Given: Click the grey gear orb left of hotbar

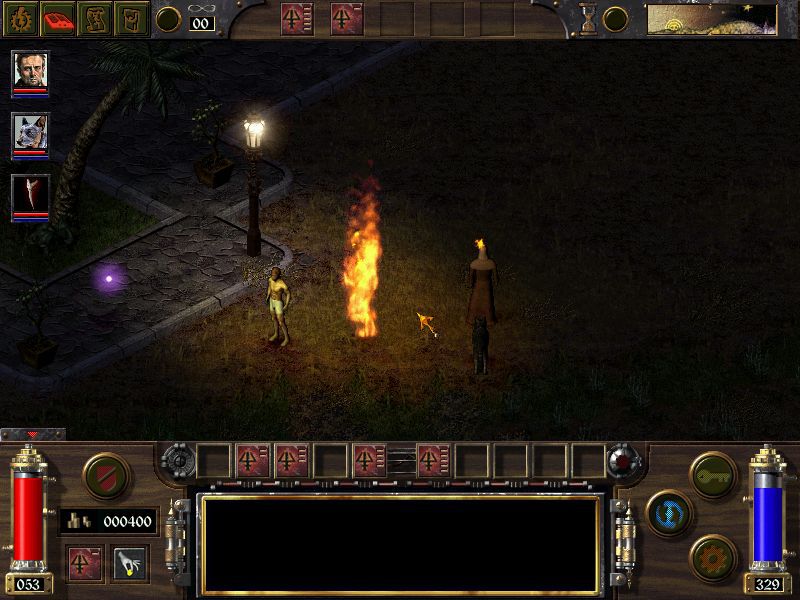Looking at the screenshot, I should point(177,461).
